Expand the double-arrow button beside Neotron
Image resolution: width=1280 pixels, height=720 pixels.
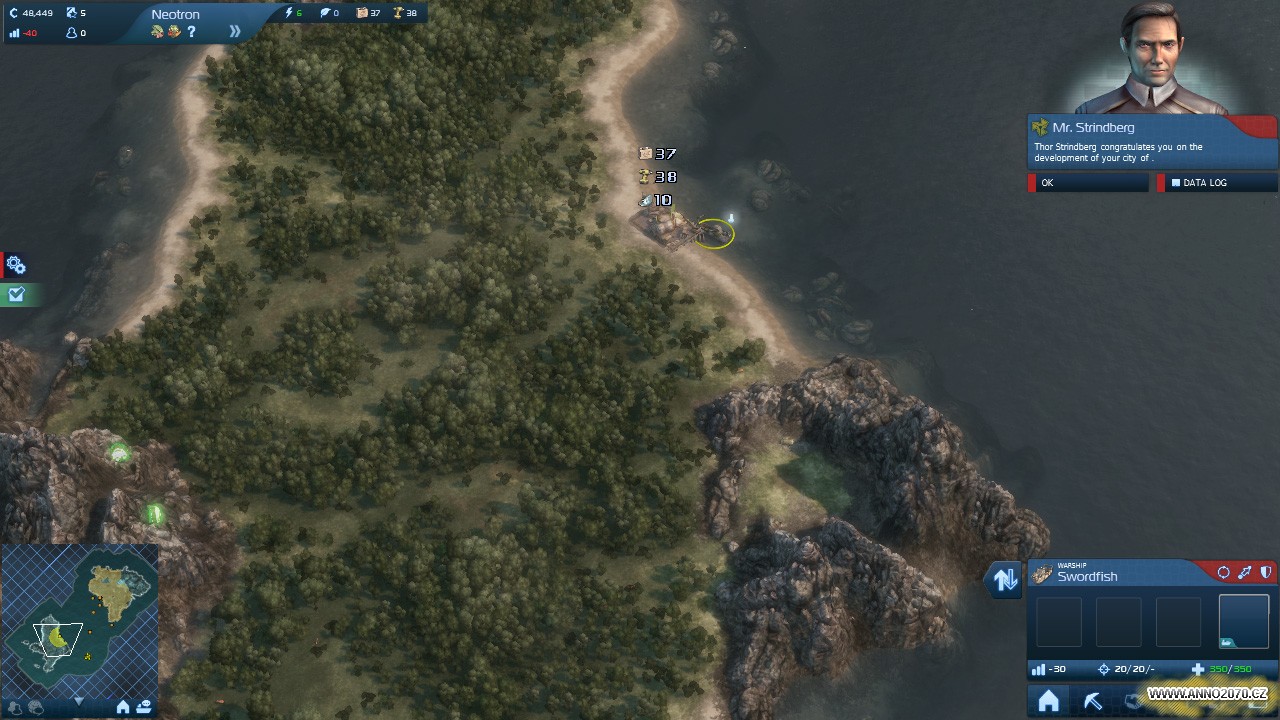(x=235, y=31)
